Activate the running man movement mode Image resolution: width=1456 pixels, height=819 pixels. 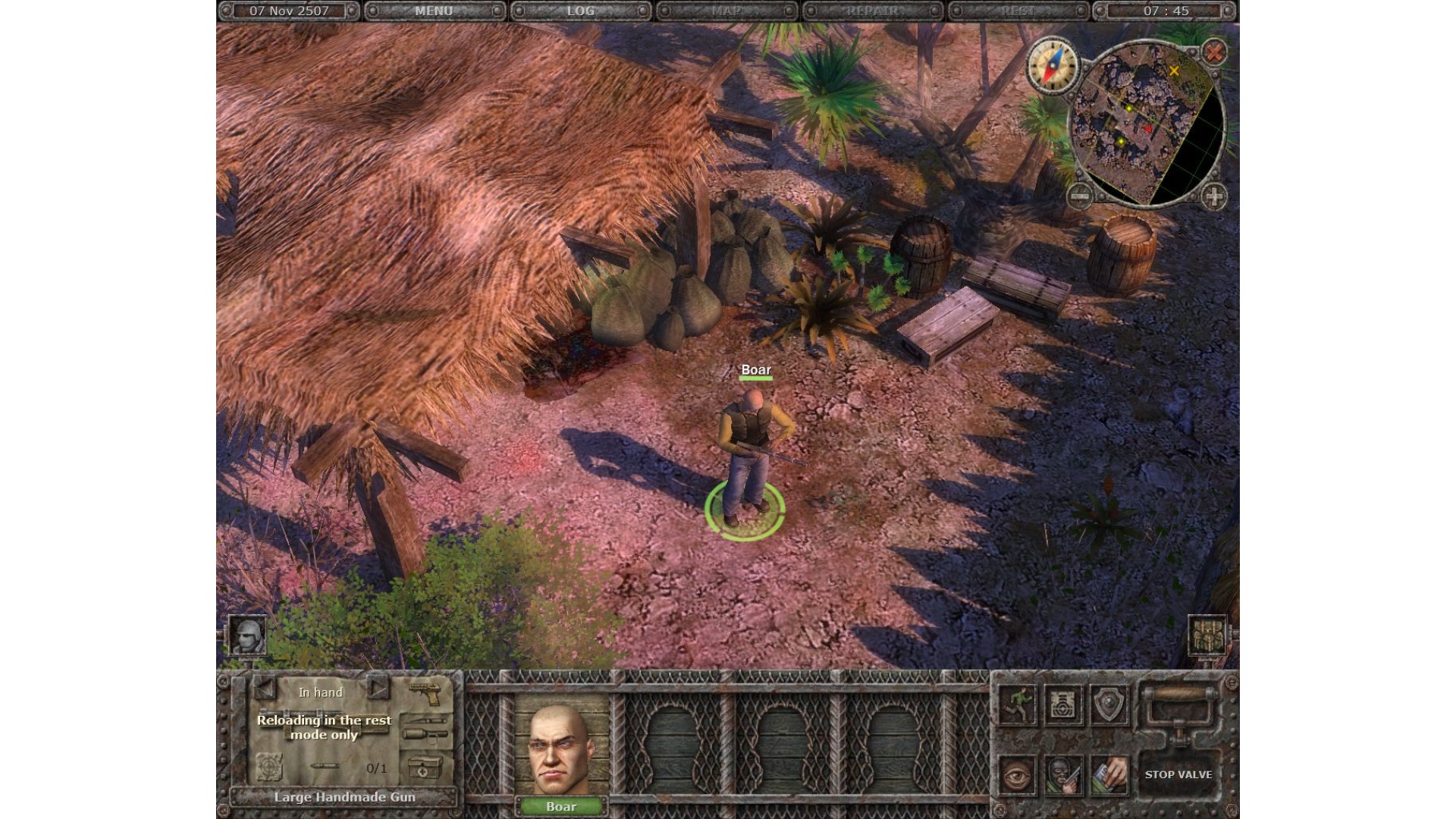1018,704
